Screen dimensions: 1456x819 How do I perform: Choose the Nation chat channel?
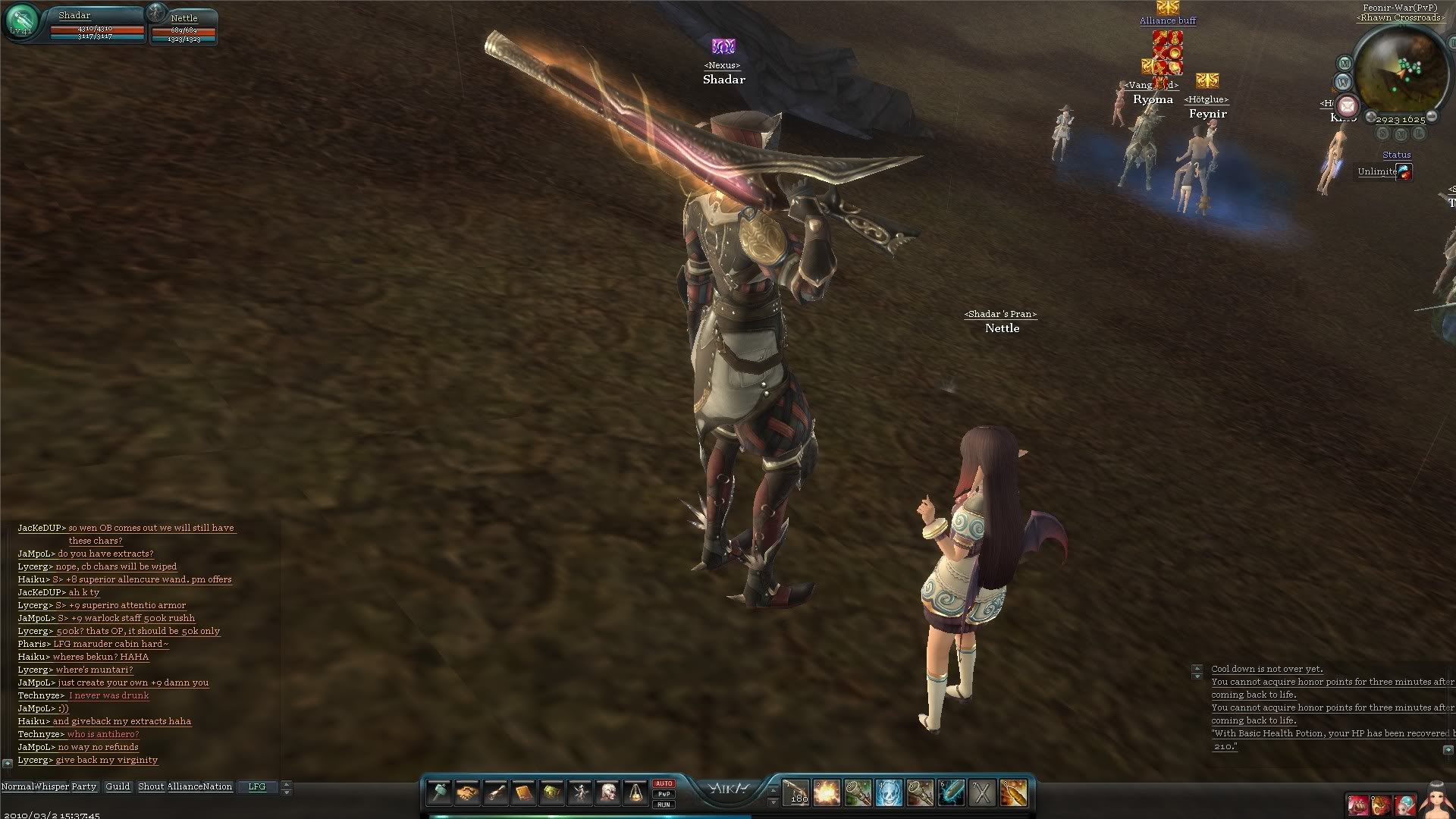tap(218, 786)
